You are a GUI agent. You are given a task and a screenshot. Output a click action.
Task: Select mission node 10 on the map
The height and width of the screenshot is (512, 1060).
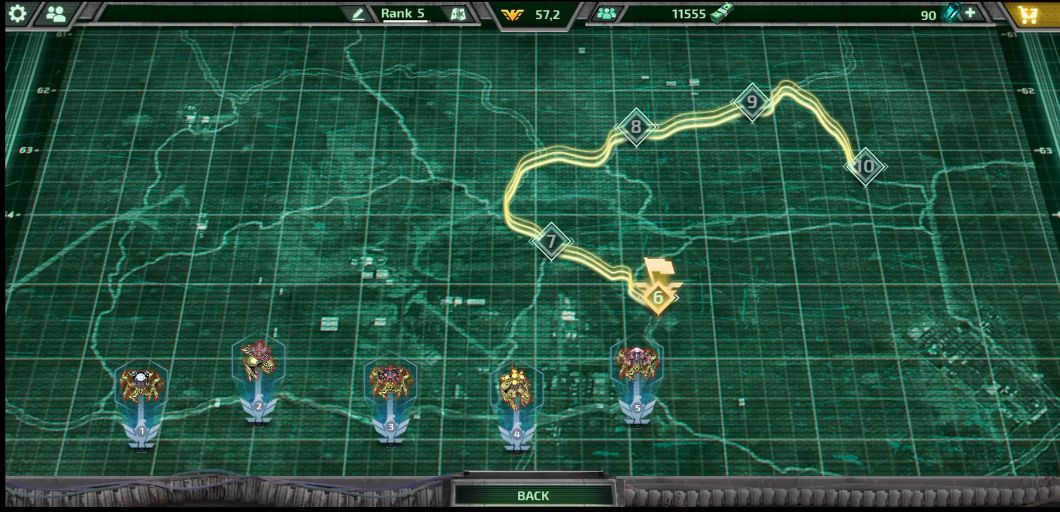(x=866, y=166)
